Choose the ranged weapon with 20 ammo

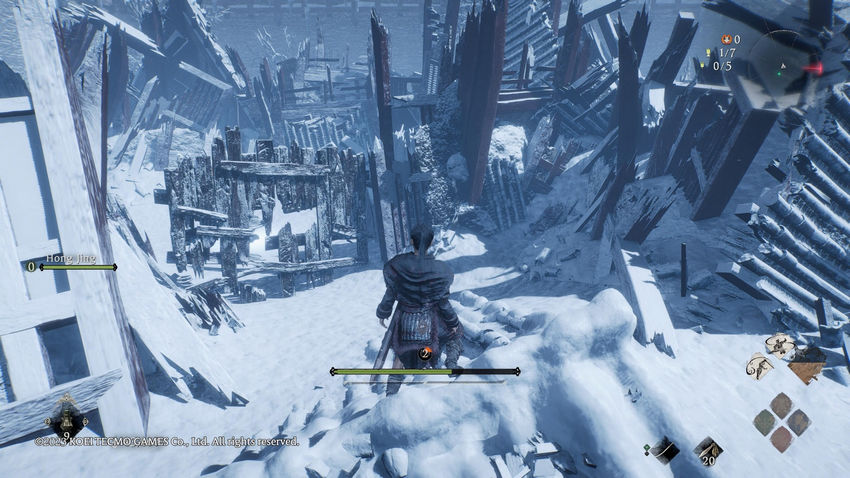coord(708,449)
